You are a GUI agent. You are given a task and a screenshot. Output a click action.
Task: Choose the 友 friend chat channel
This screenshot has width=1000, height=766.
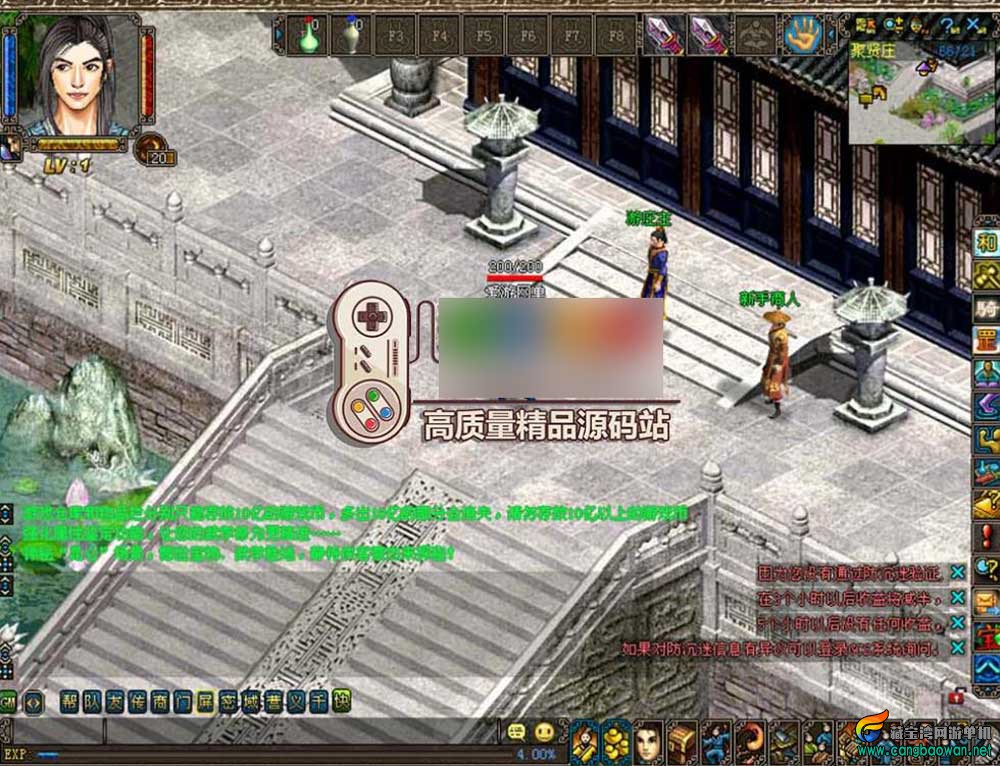tap(114, 702)
